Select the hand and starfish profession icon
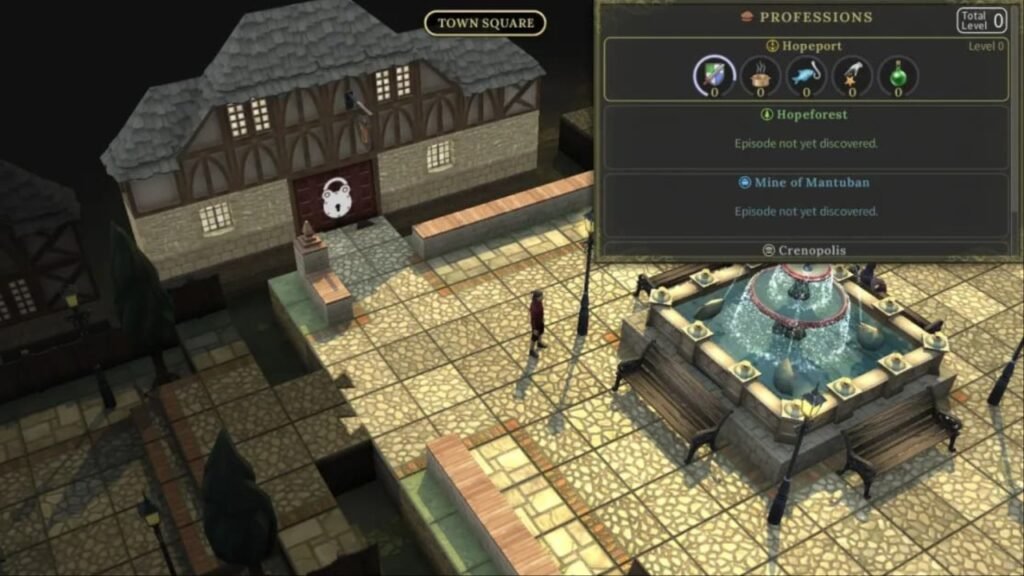 click(853, 76)
